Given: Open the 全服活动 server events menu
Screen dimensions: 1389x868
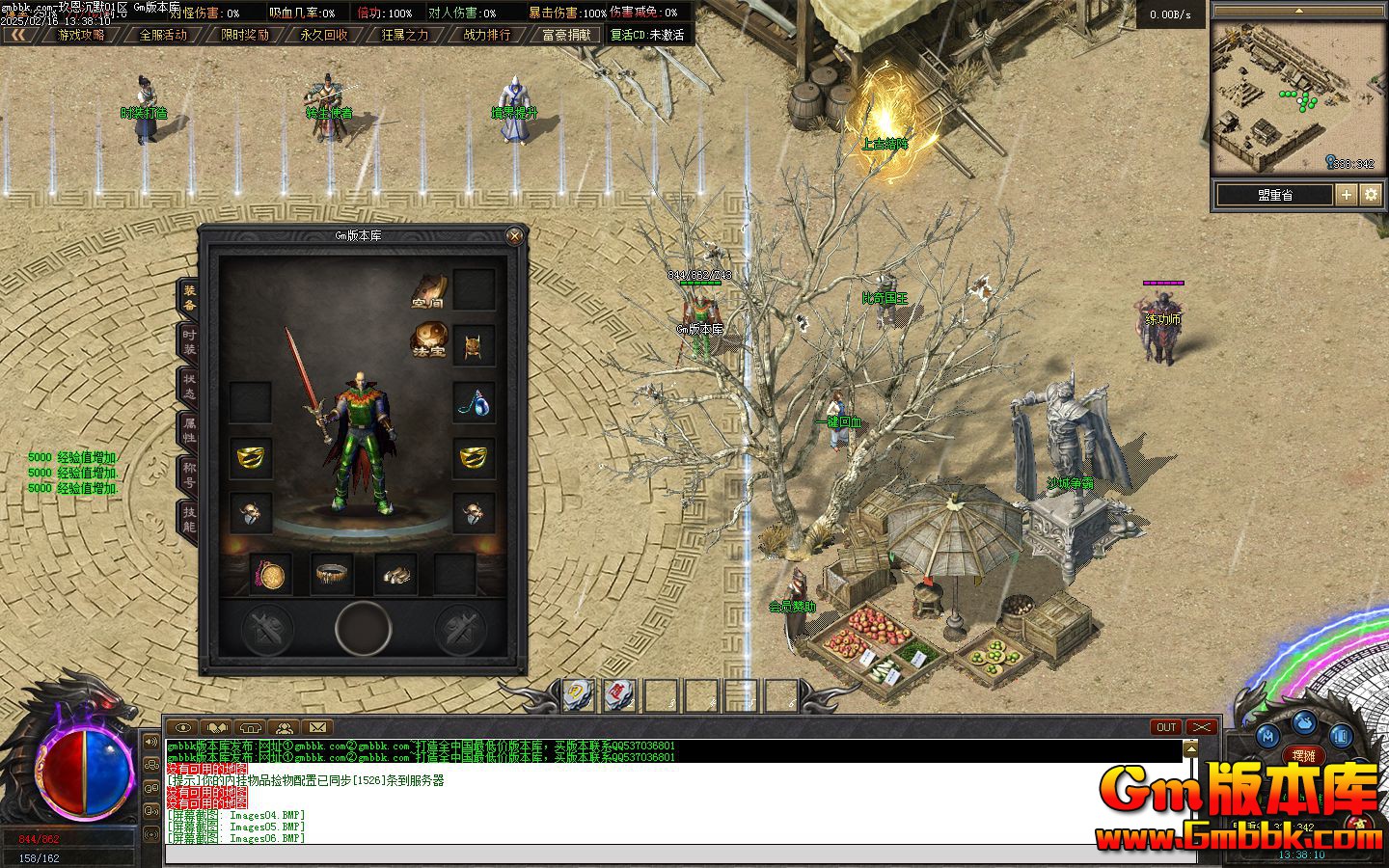Looking at the screenshot, I should pyautogui.click(x=163, y=35).
